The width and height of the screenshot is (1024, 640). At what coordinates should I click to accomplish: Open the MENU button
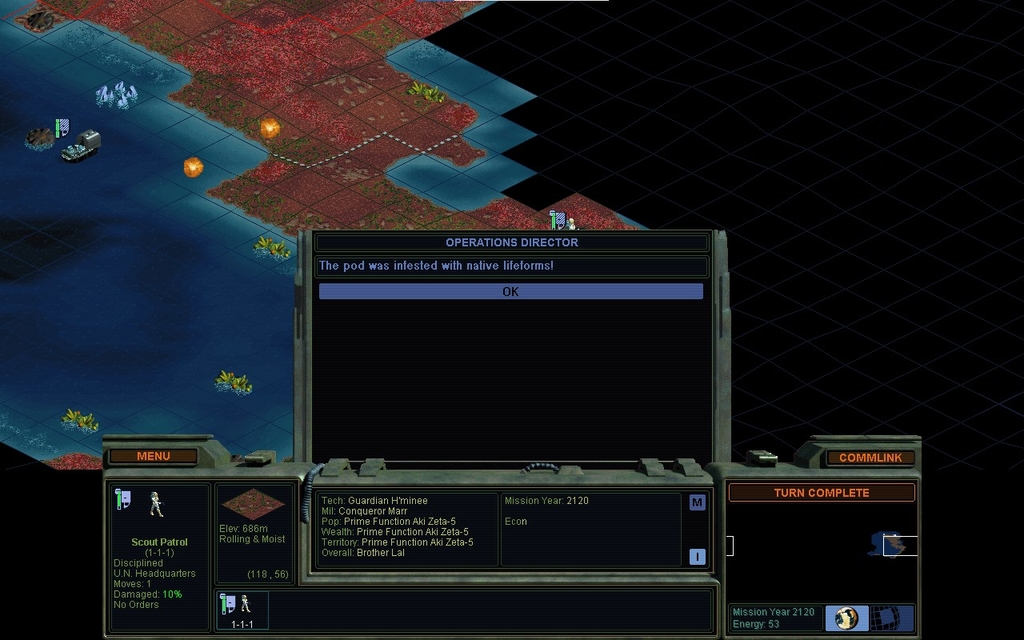tap(153, 456)
